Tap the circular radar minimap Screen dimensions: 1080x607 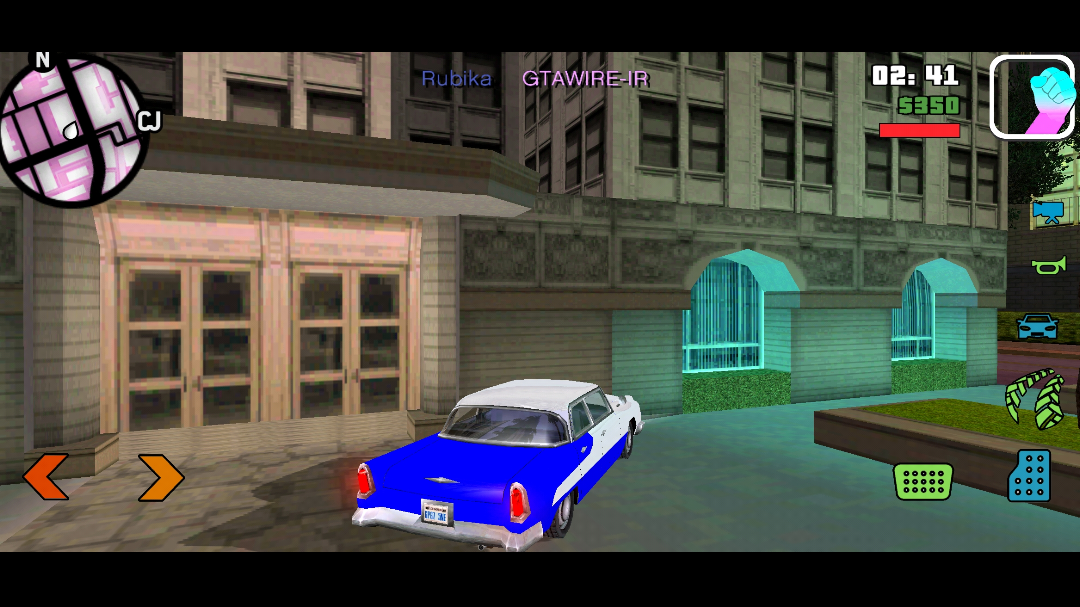[72, 130]
